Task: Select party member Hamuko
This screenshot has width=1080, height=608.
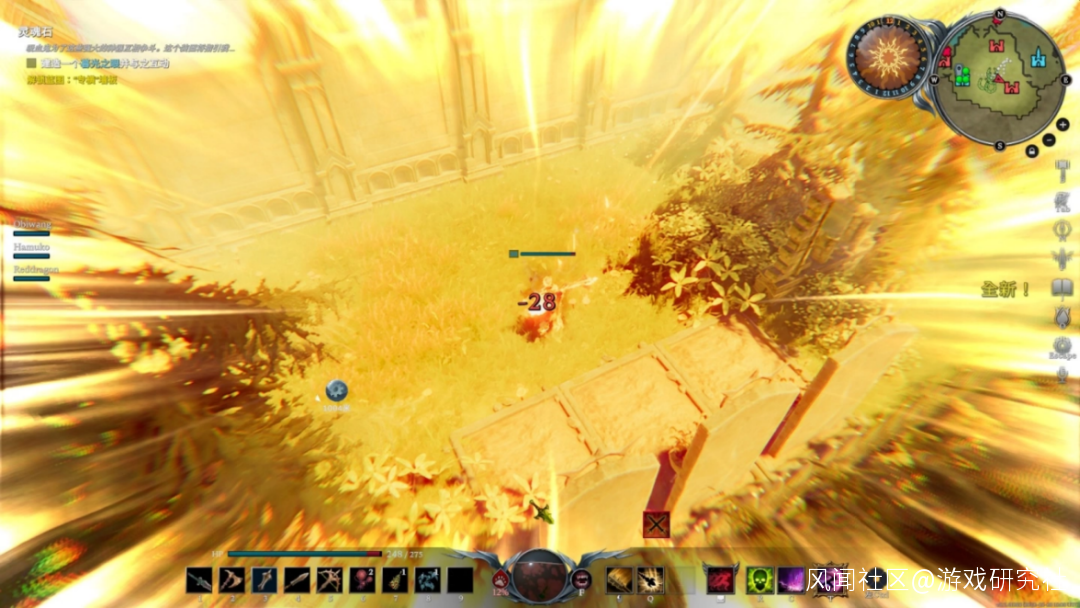Action: pyautogui.click(x=31, y=245)
